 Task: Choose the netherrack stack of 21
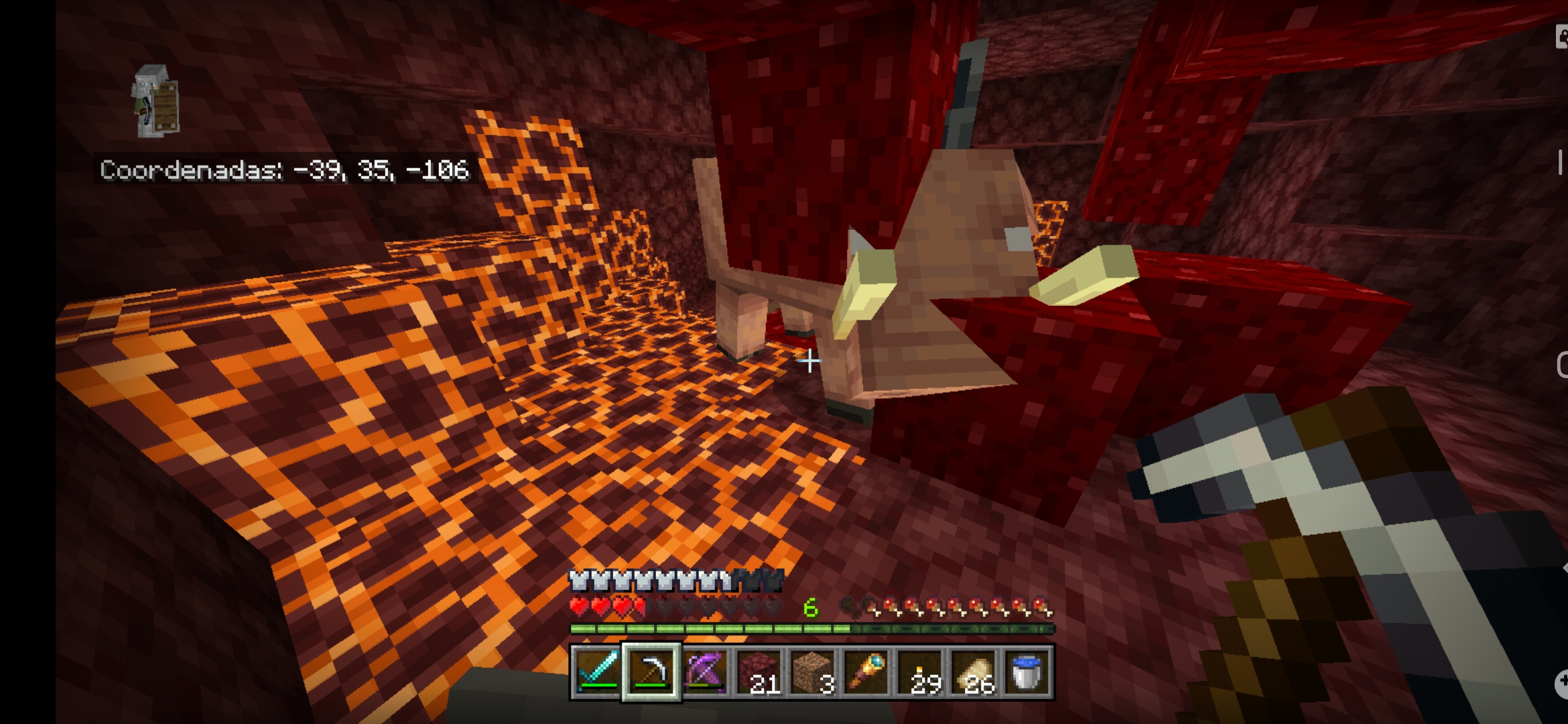(759, 672)
